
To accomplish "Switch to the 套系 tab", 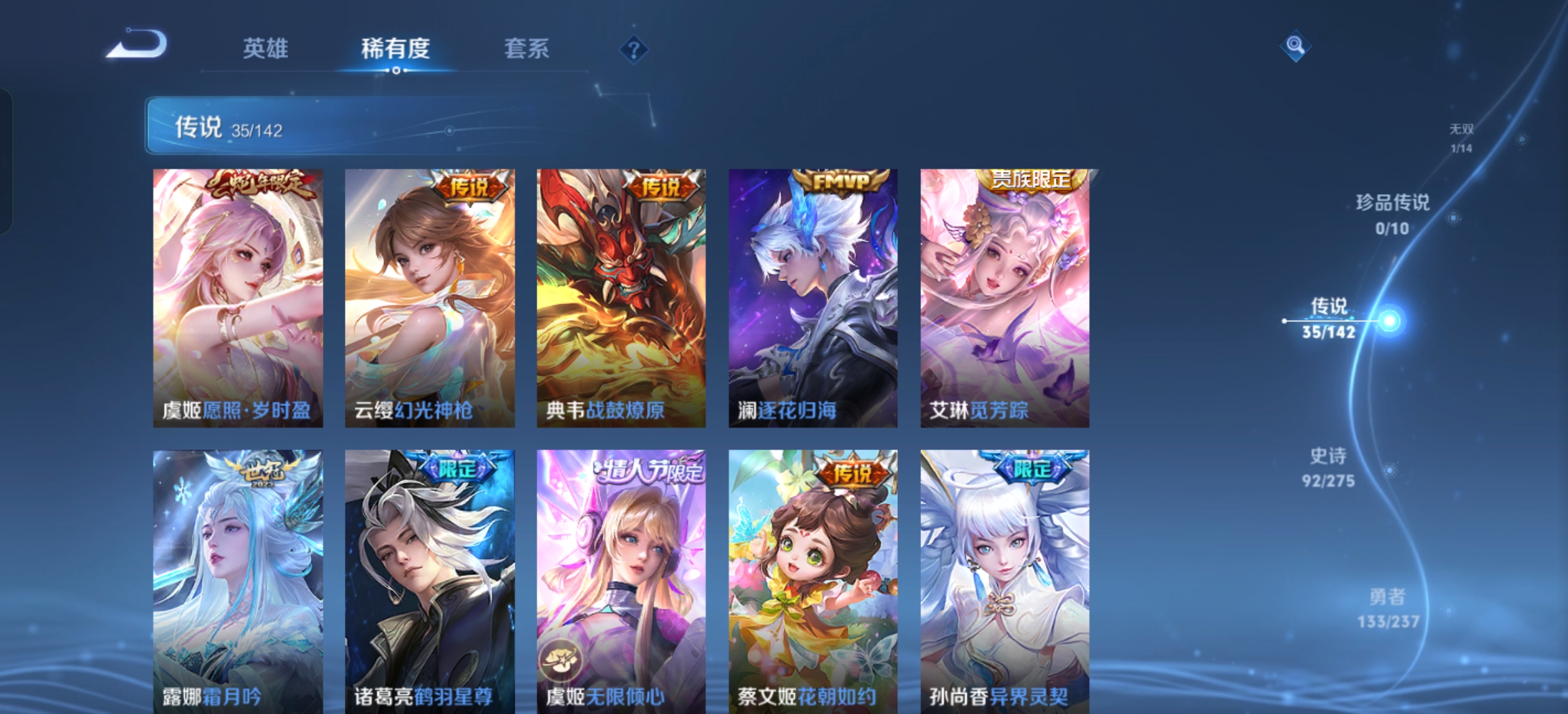I will [528, 50].
